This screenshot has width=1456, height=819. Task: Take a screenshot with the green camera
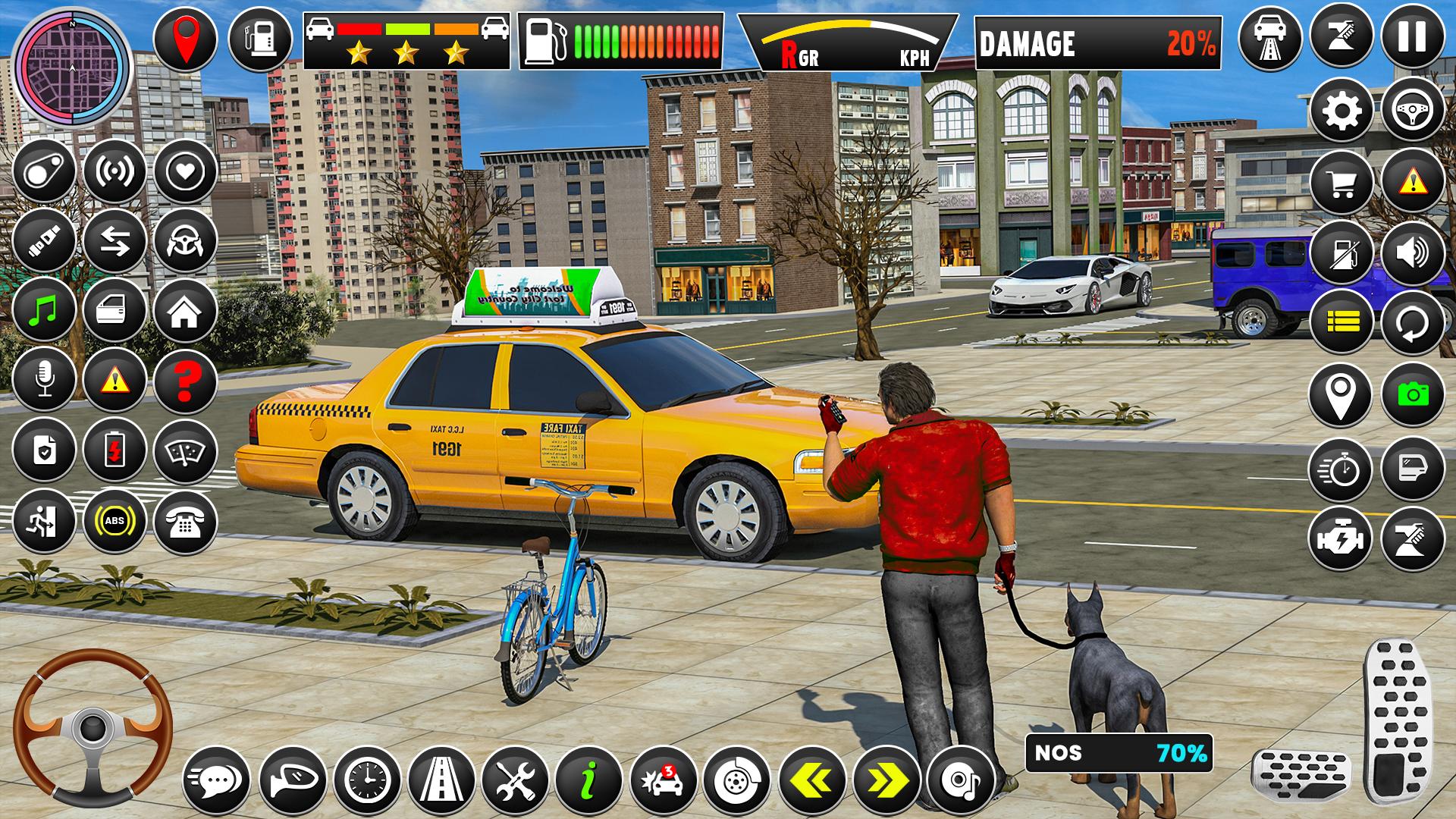[x=1412, y=394]
